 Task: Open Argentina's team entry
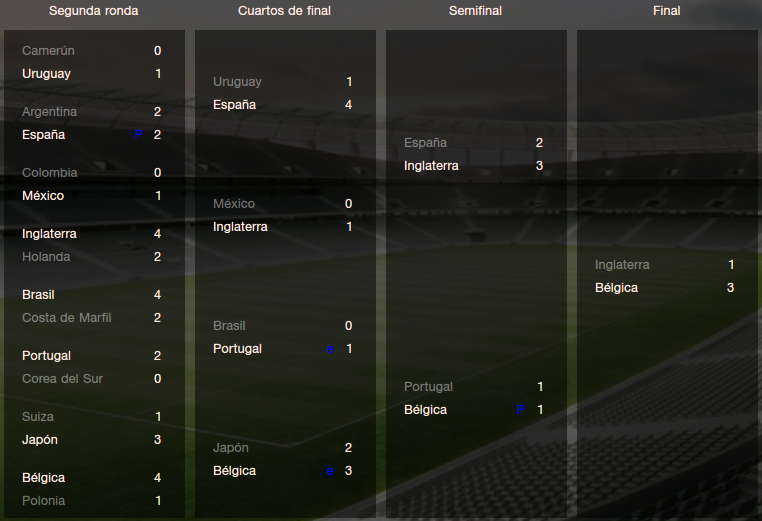(x=49, y=112)
